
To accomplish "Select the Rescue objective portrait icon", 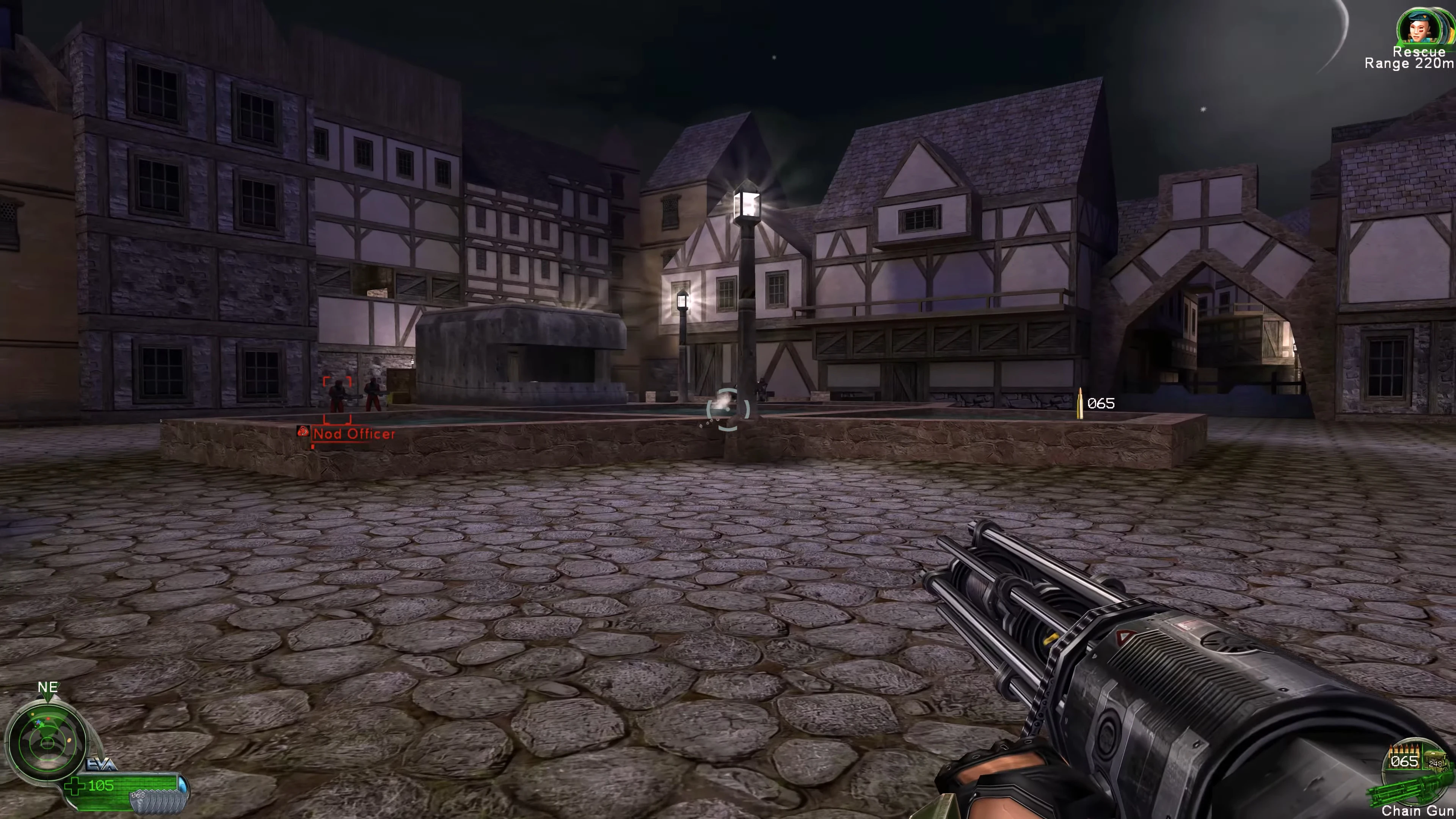I will pos(1419,27).
